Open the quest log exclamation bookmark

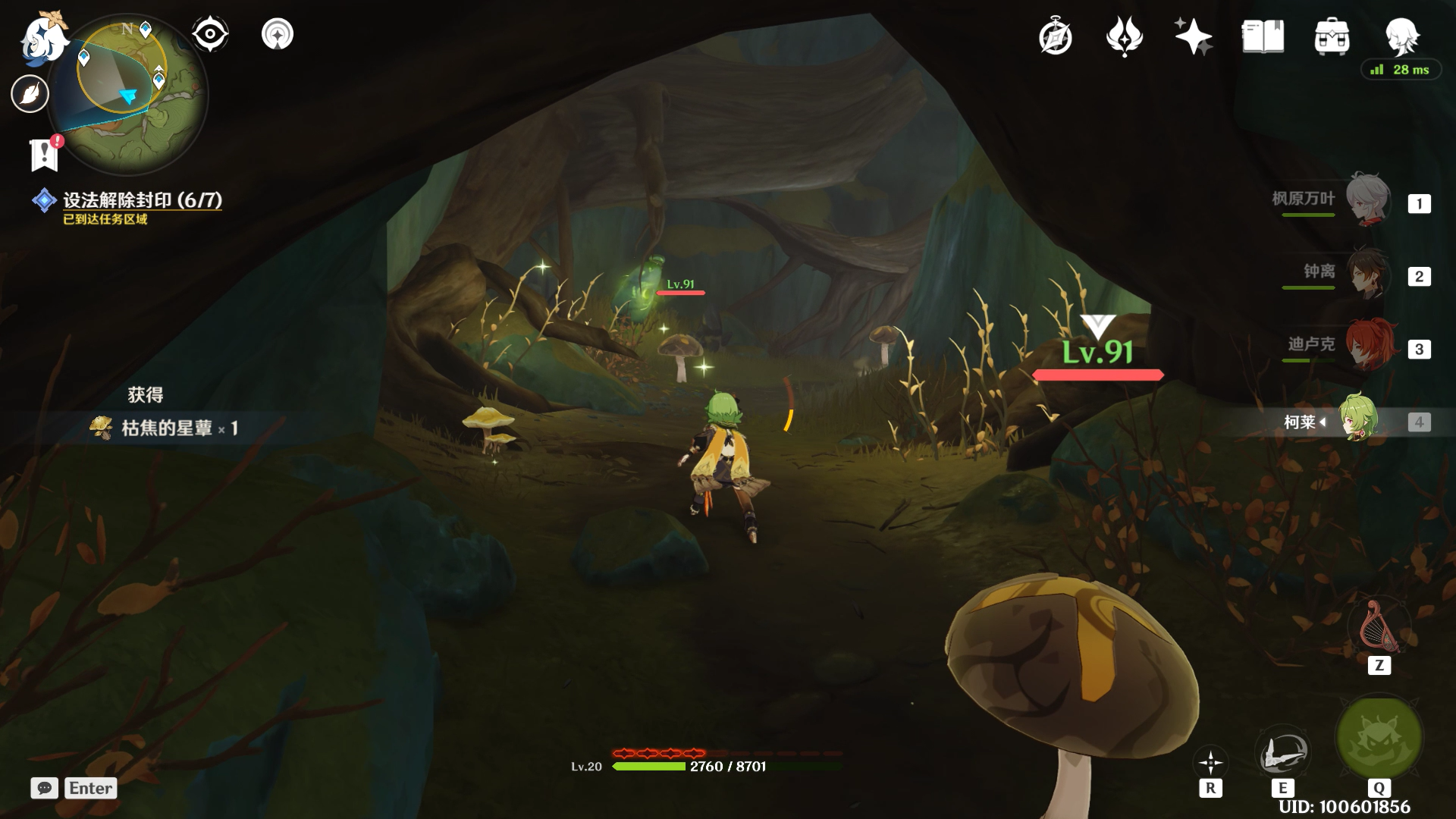(x=44, y=154)
